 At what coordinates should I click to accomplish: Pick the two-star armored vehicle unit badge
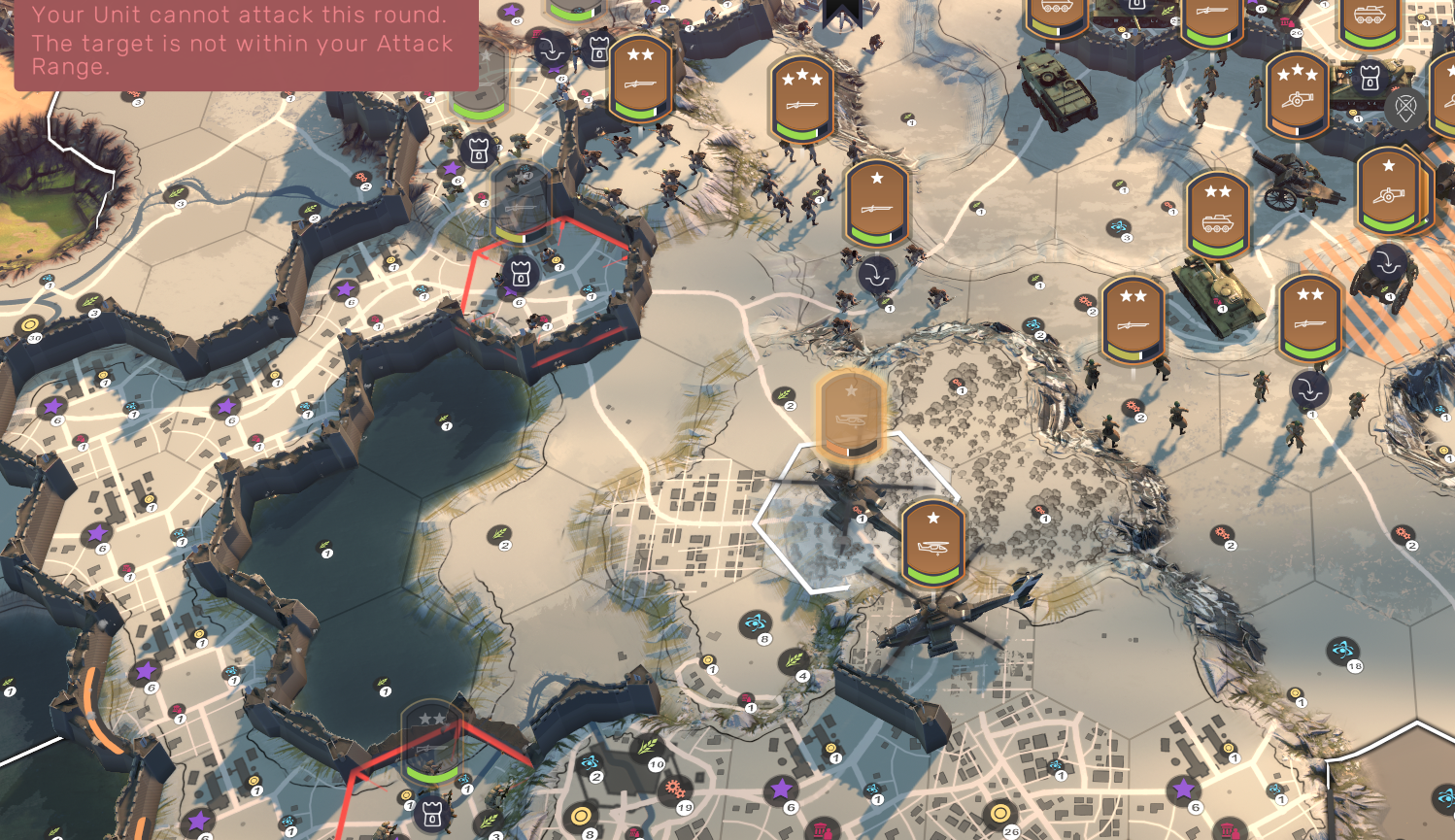[x=1217, y=216]
